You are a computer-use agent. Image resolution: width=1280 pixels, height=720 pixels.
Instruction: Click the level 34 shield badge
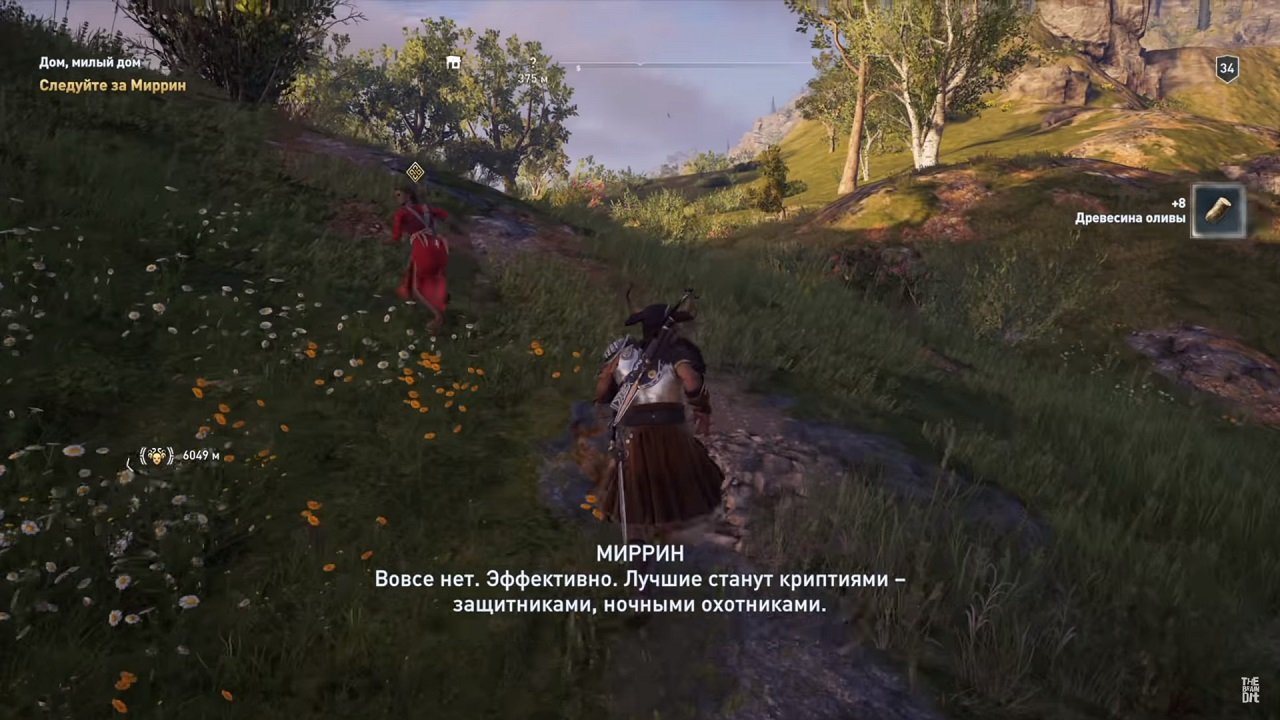tap(1225, 70)
